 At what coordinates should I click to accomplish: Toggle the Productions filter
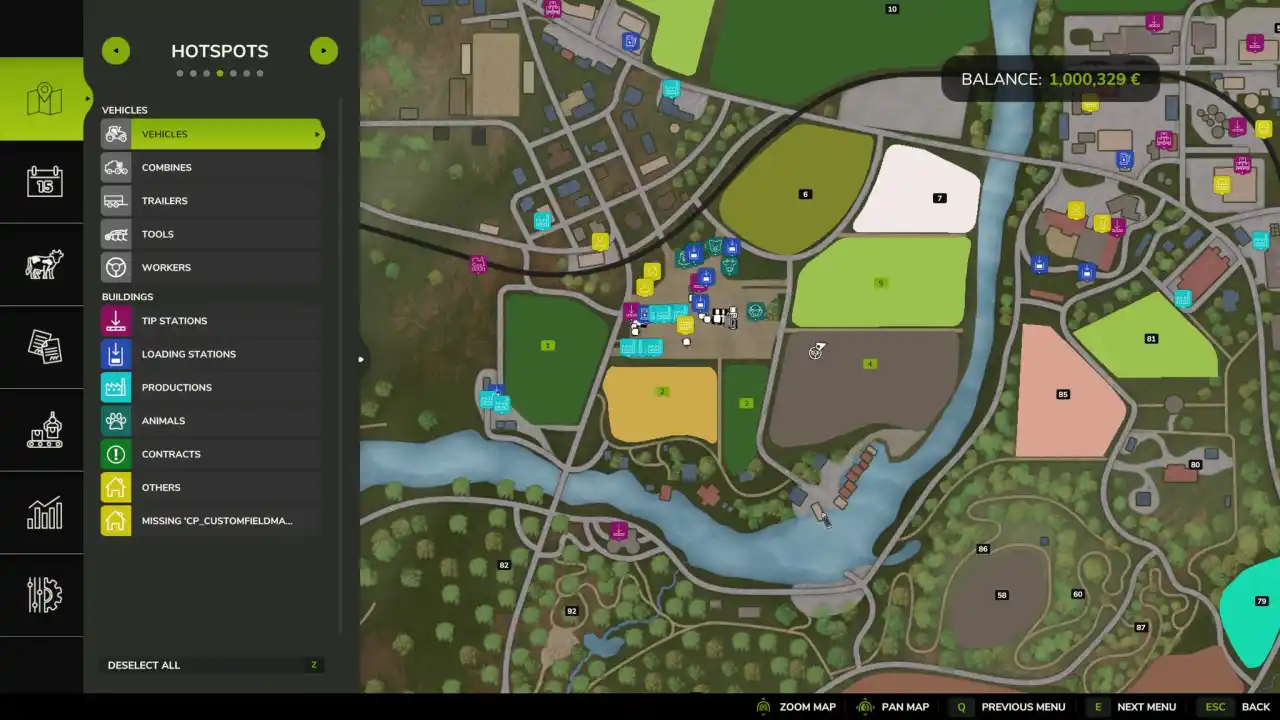click(x=212, y=387)
